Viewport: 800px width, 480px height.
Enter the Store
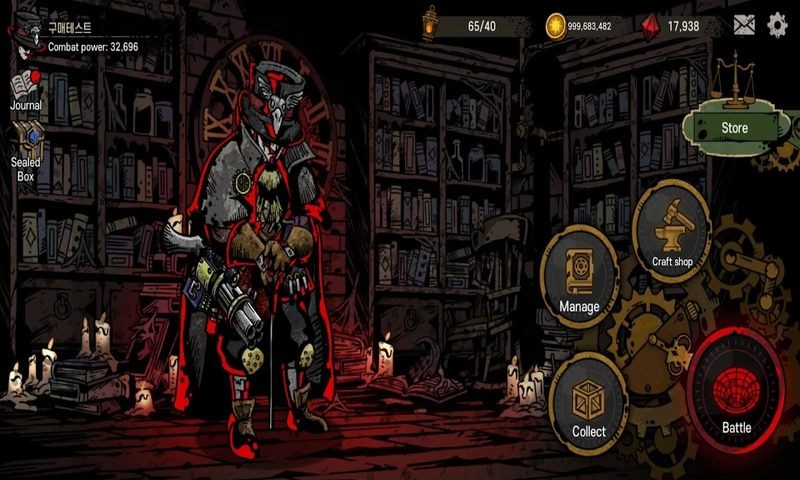point(733,127)
